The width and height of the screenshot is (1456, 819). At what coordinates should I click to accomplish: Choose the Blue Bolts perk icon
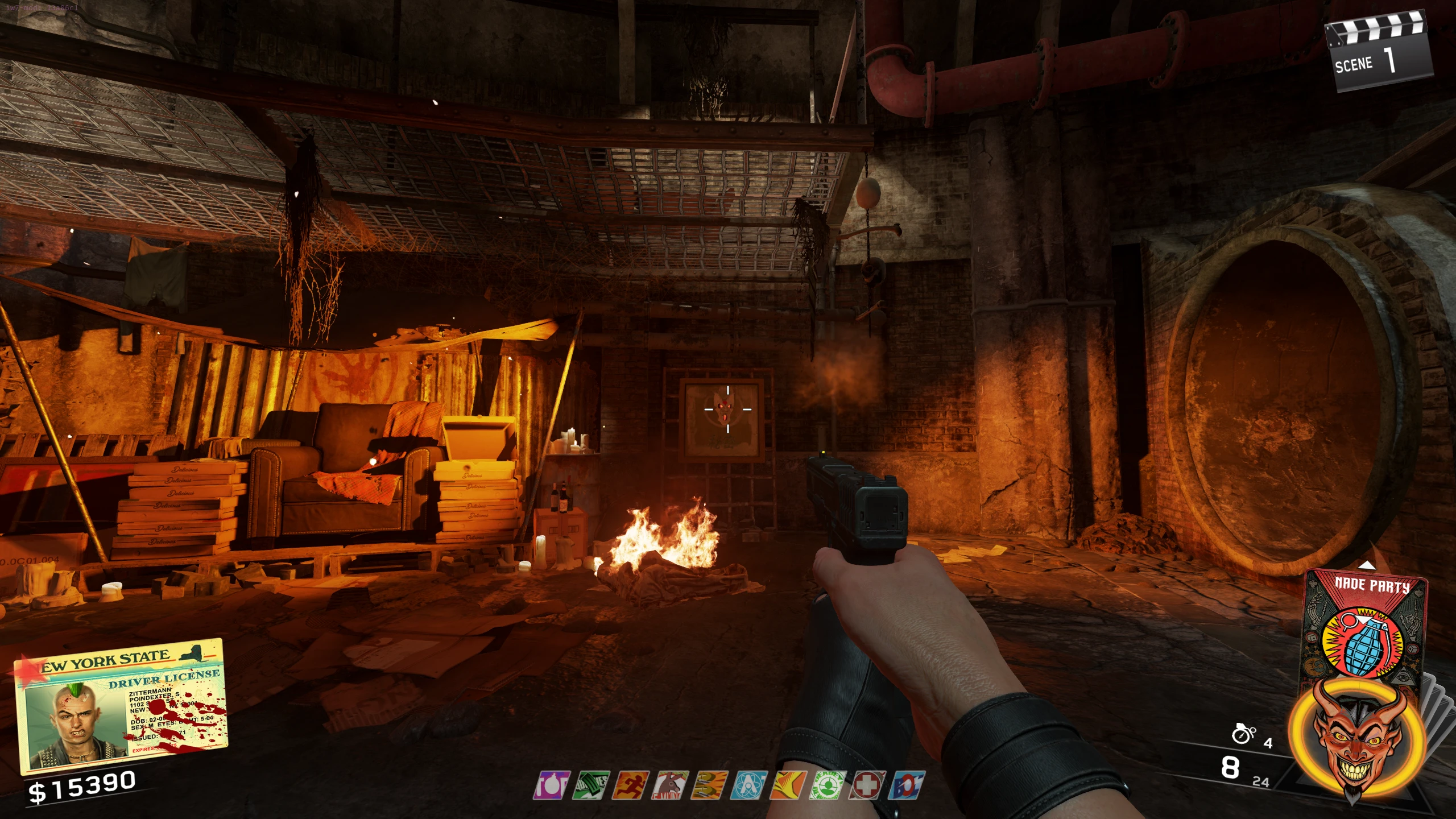[908, 785]
